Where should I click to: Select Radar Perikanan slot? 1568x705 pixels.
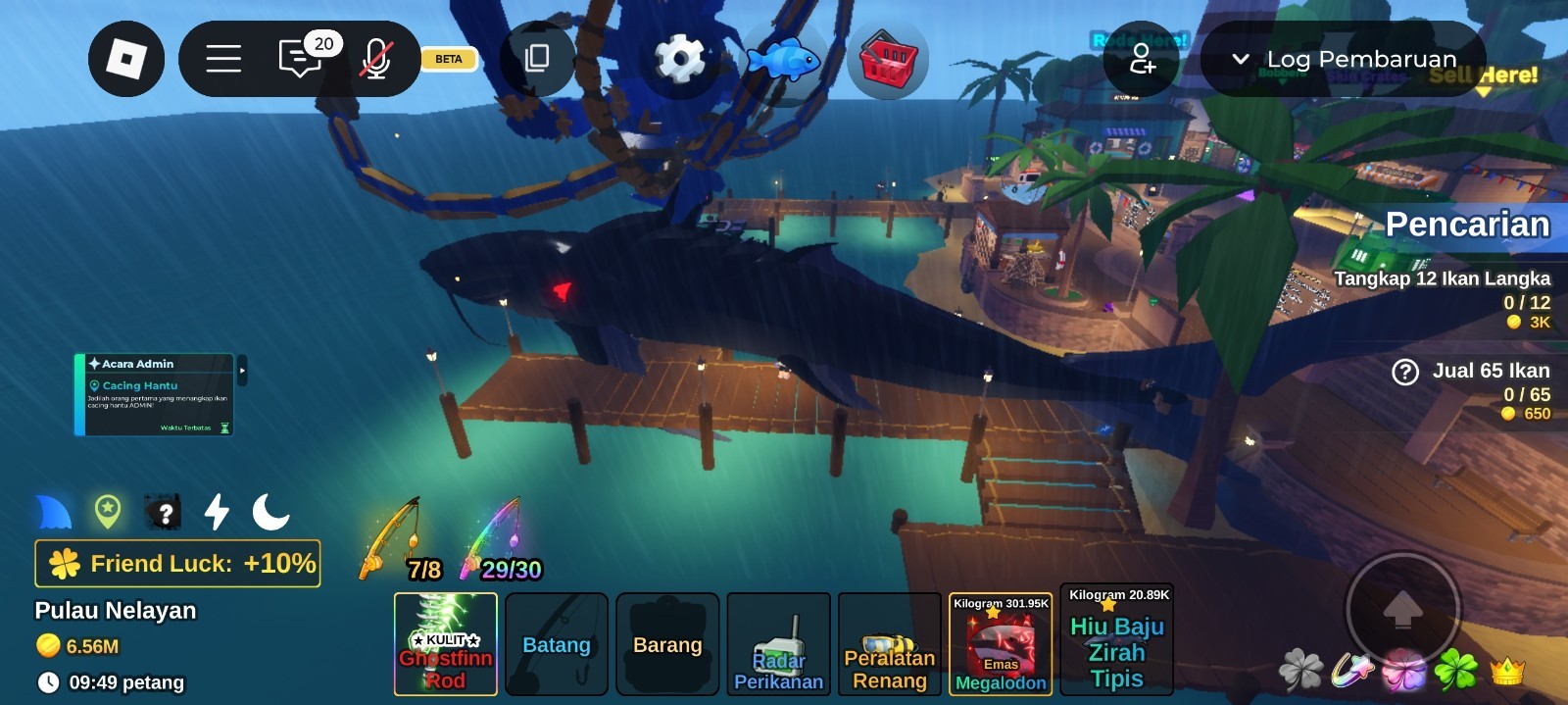779,644
